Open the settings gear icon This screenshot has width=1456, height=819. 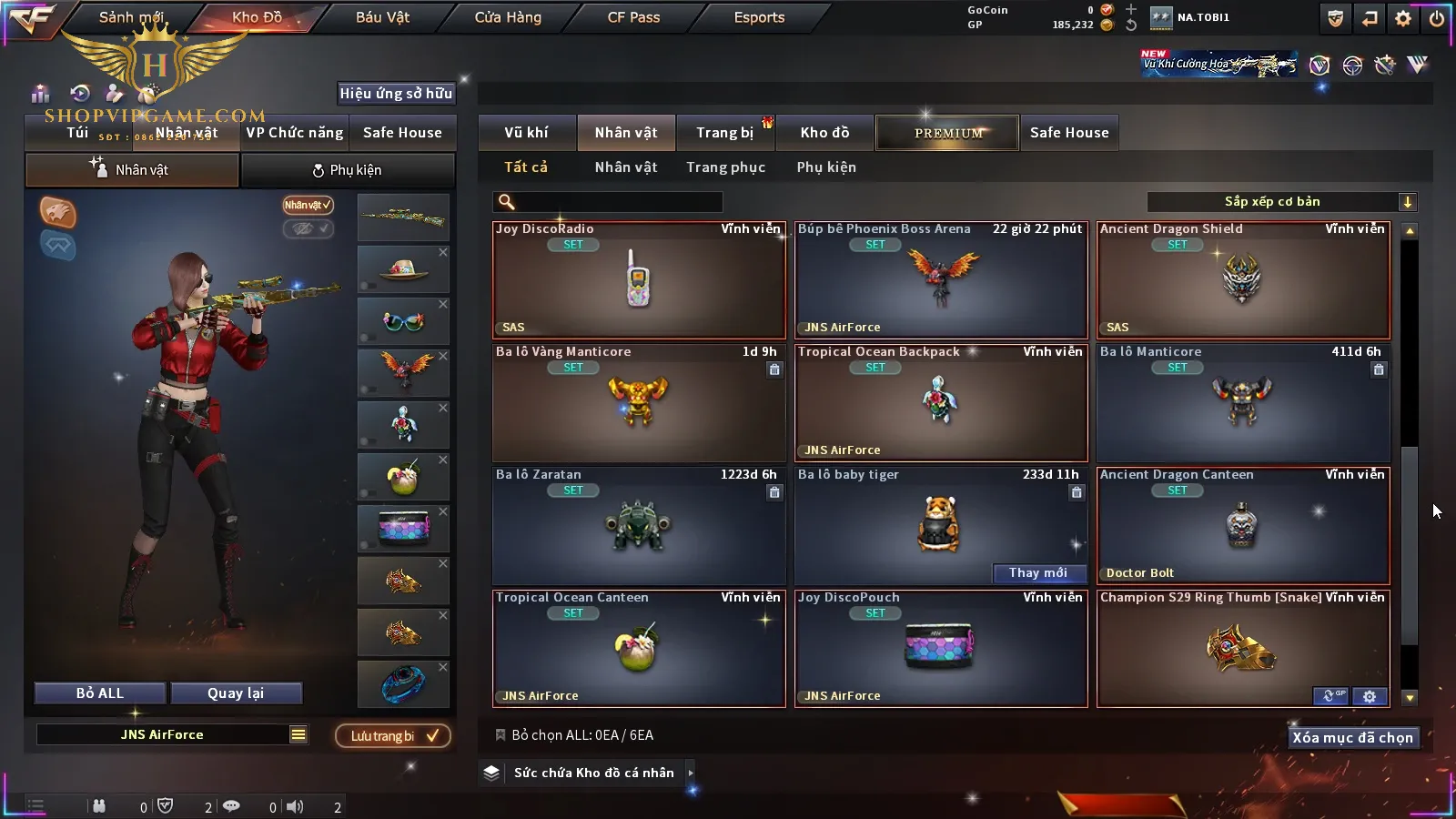(1403, 18)
